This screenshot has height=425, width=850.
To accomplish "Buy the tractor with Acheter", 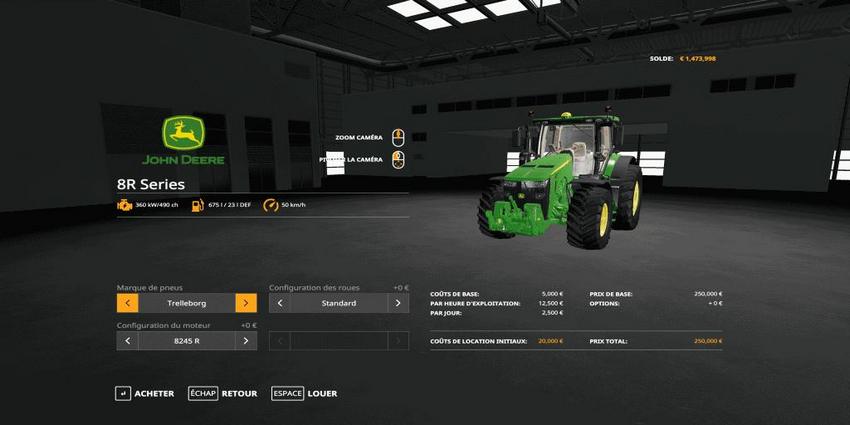I will click(x=145, y=394).
